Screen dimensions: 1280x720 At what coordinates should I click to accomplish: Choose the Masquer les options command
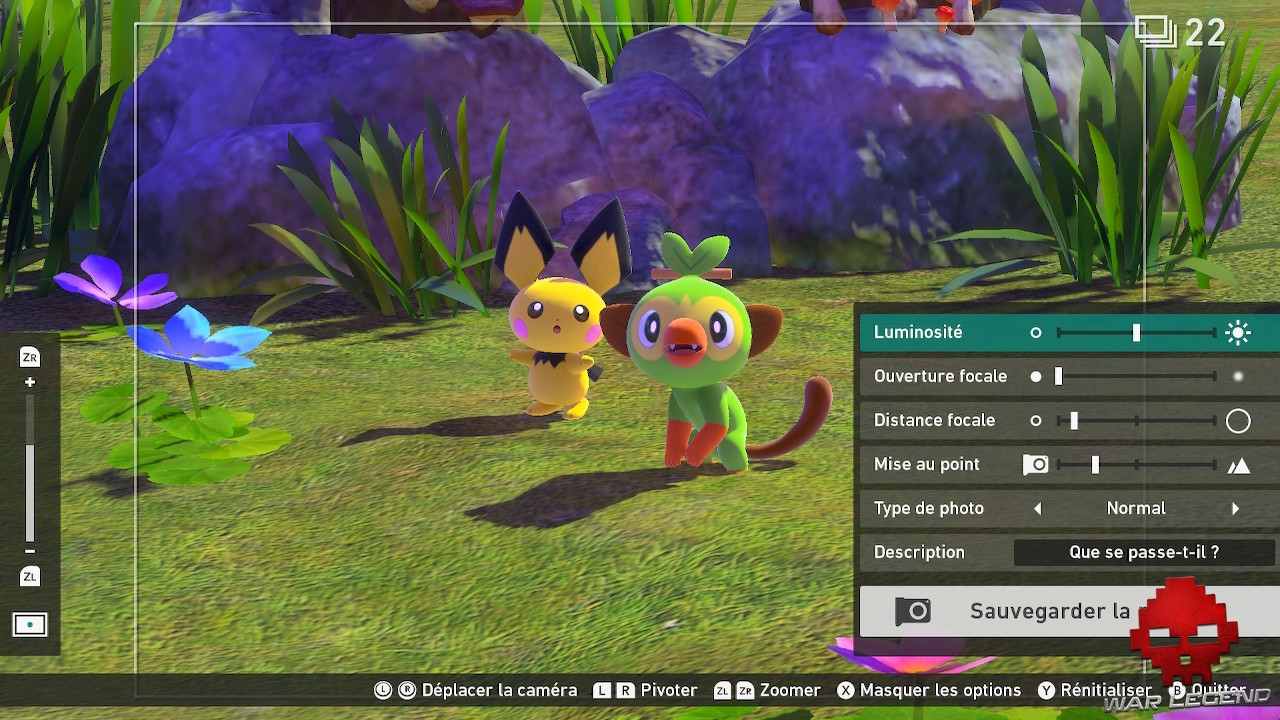coord(929,690)
